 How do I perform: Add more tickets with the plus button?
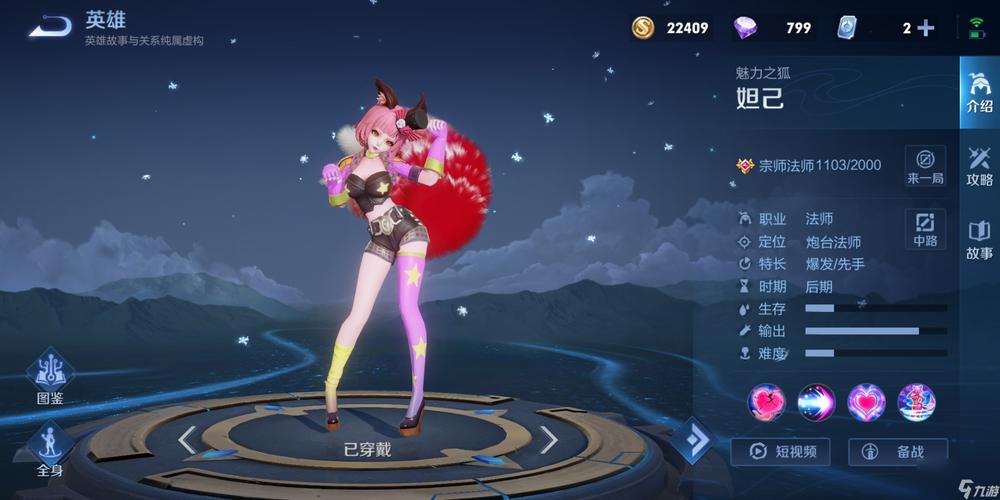[926, 28]
